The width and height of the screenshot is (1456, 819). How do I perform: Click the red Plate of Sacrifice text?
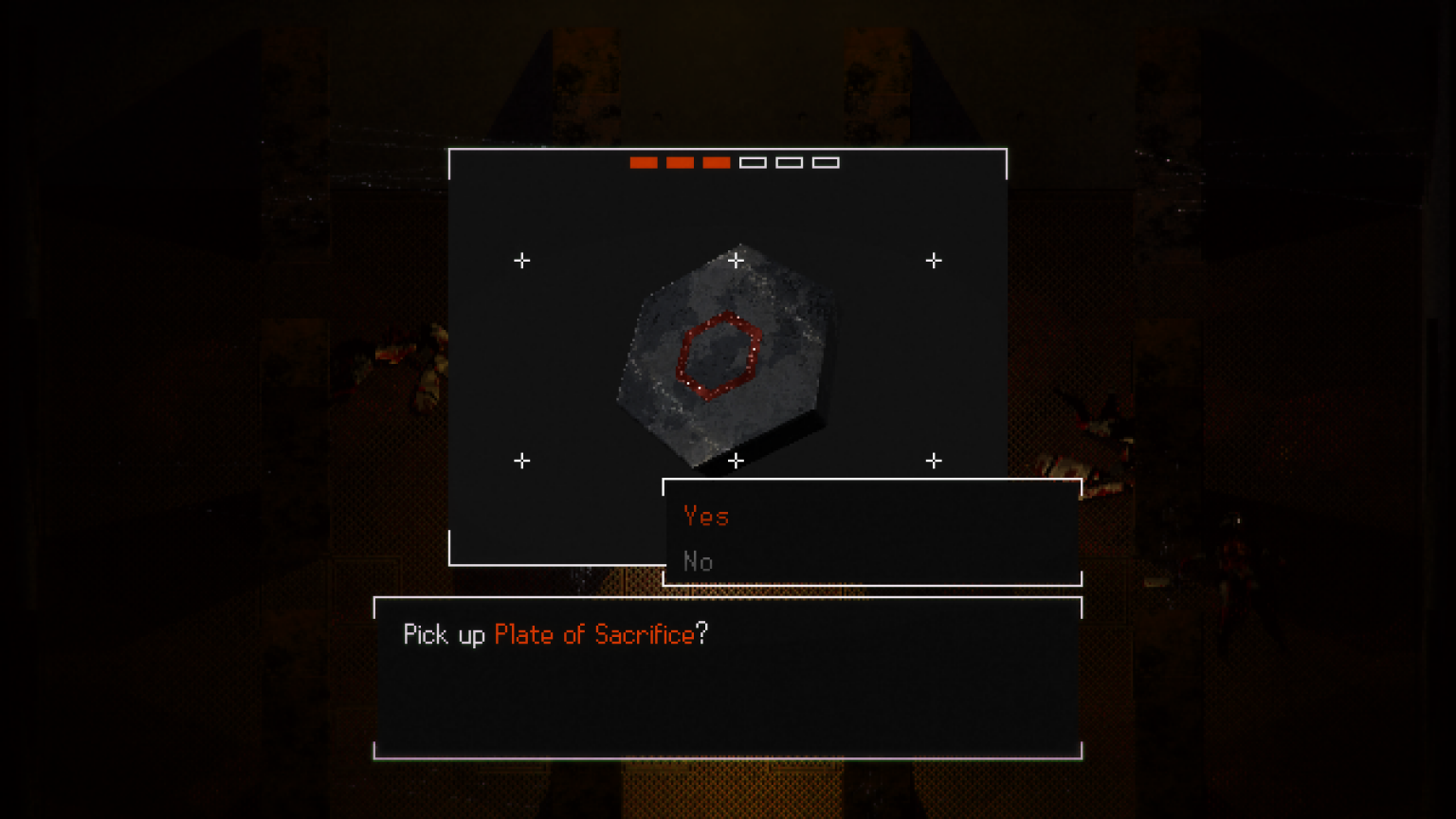point(593,635)
